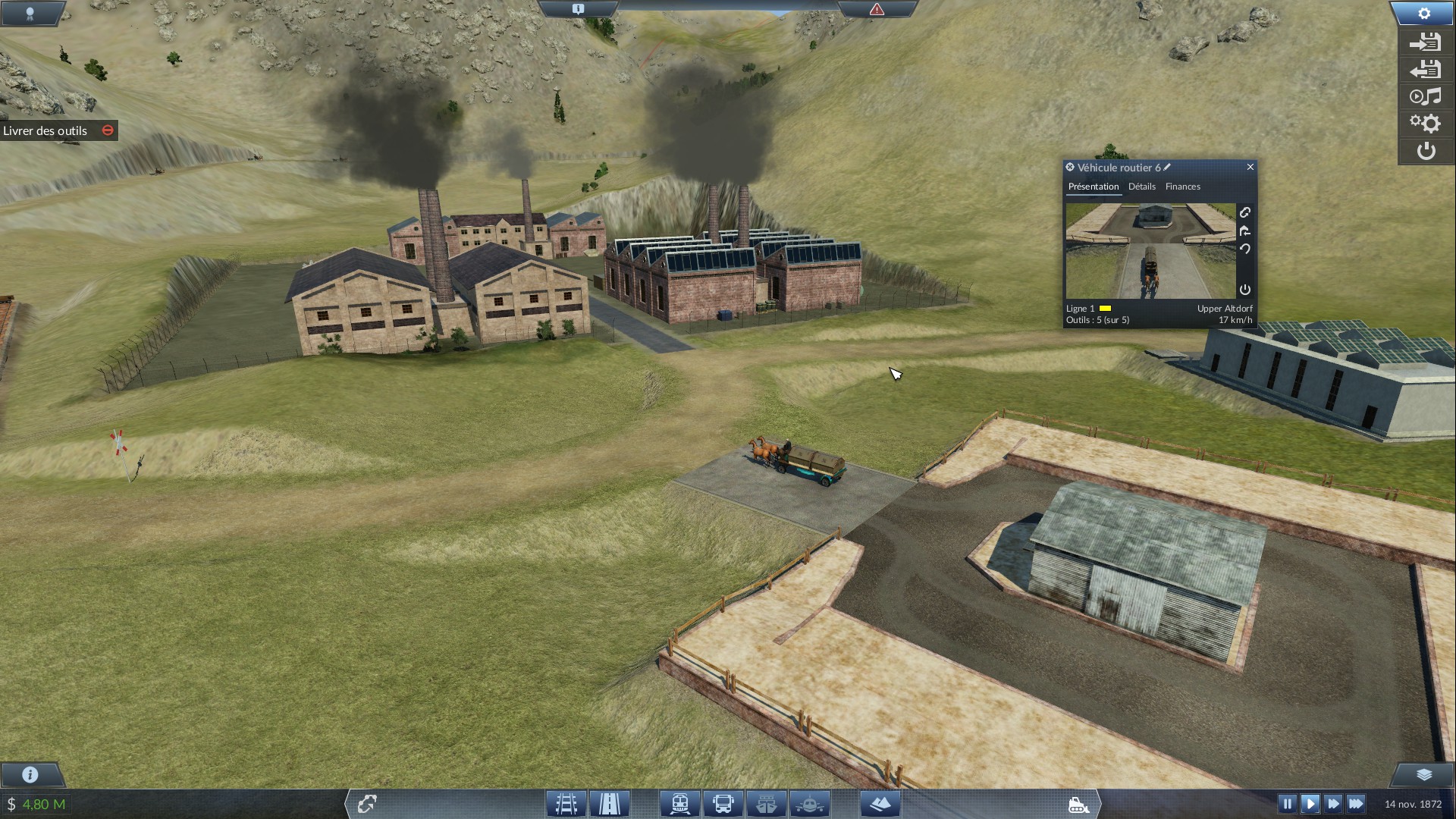
Task: Open the train station build menu
Action: 679,803
